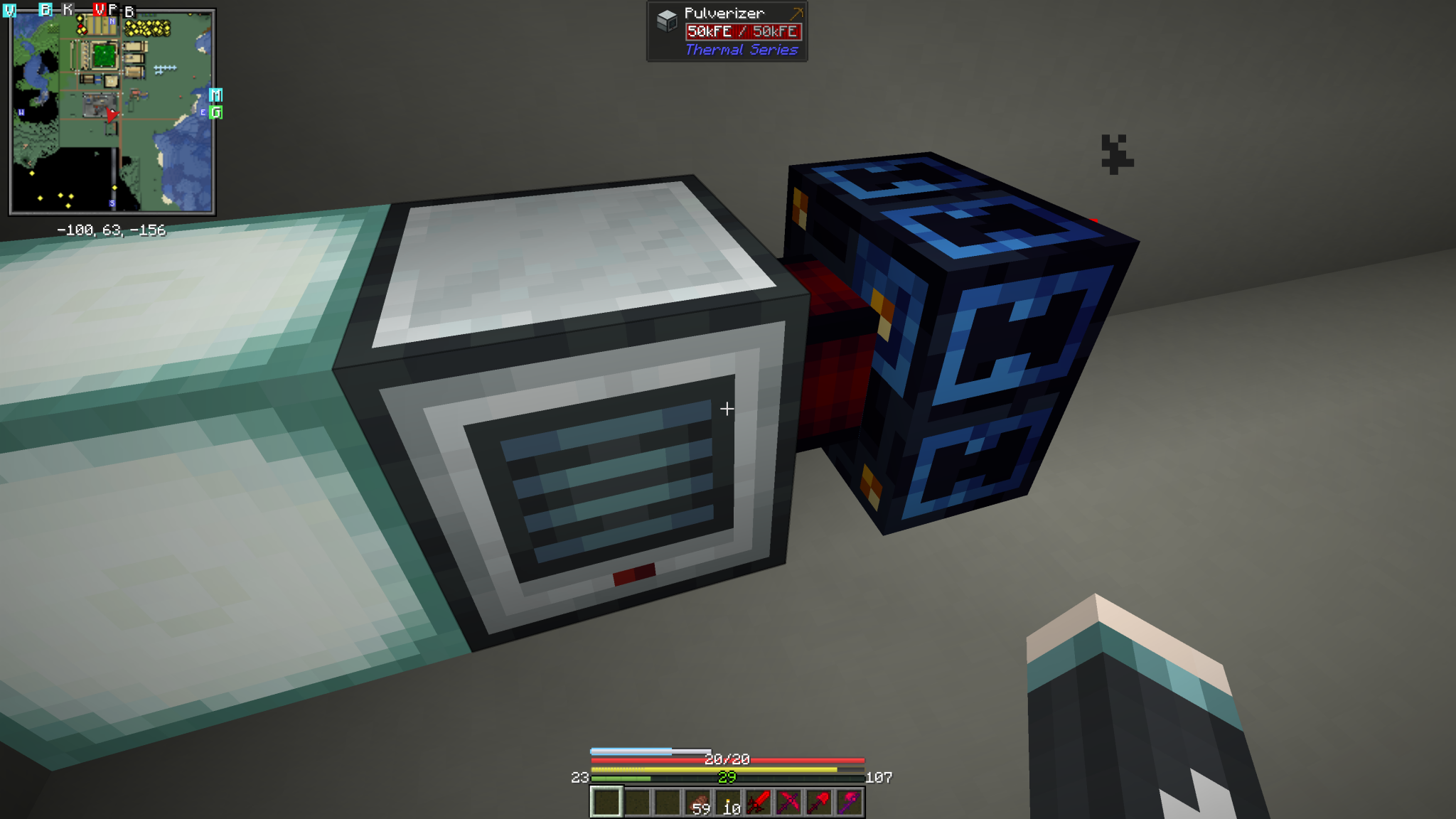Click the "B" button above the minimap
This screenshot has width=1456, height=819.
[128, 11]
